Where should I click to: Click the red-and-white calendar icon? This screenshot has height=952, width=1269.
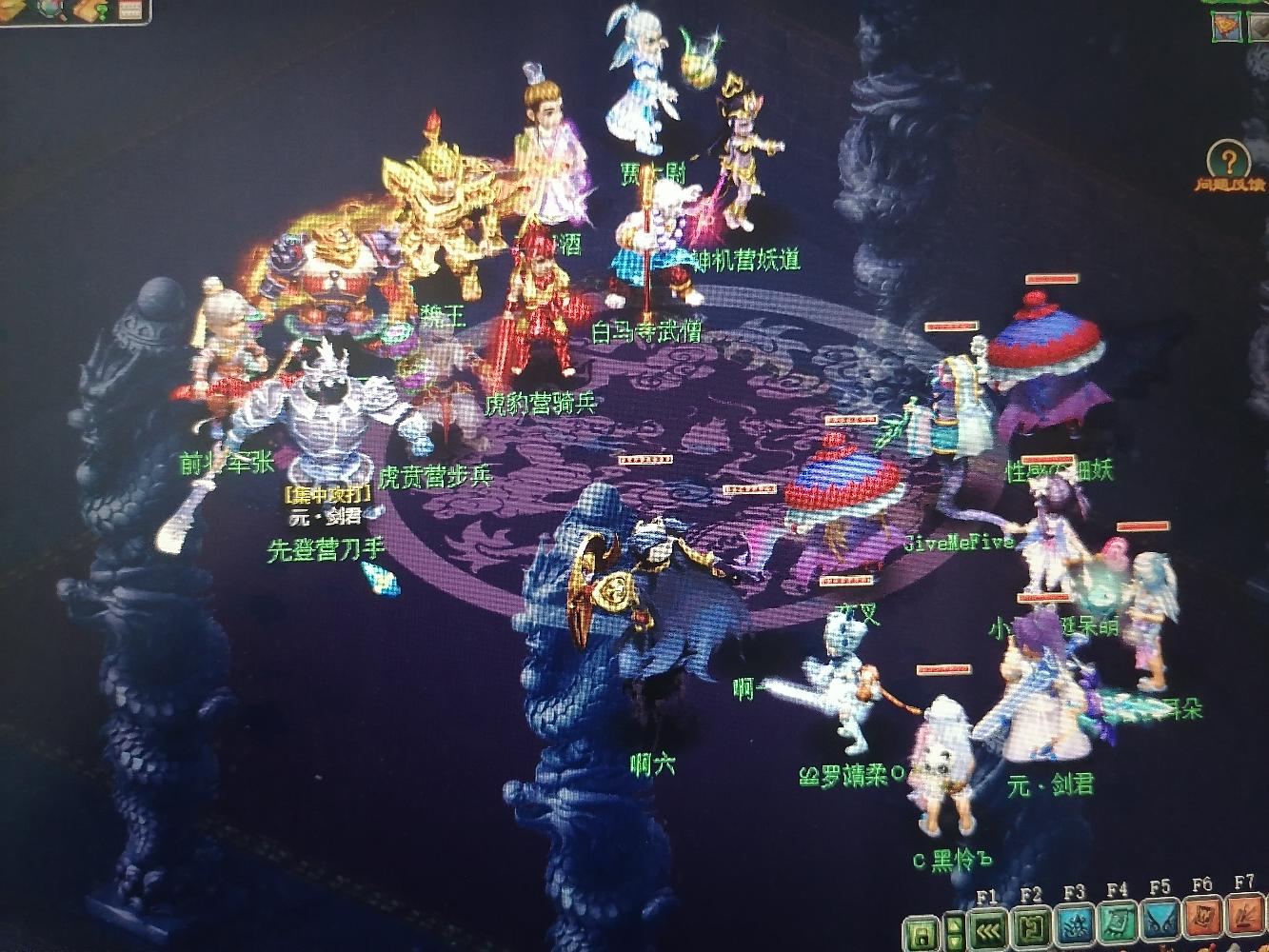[130, 10]
